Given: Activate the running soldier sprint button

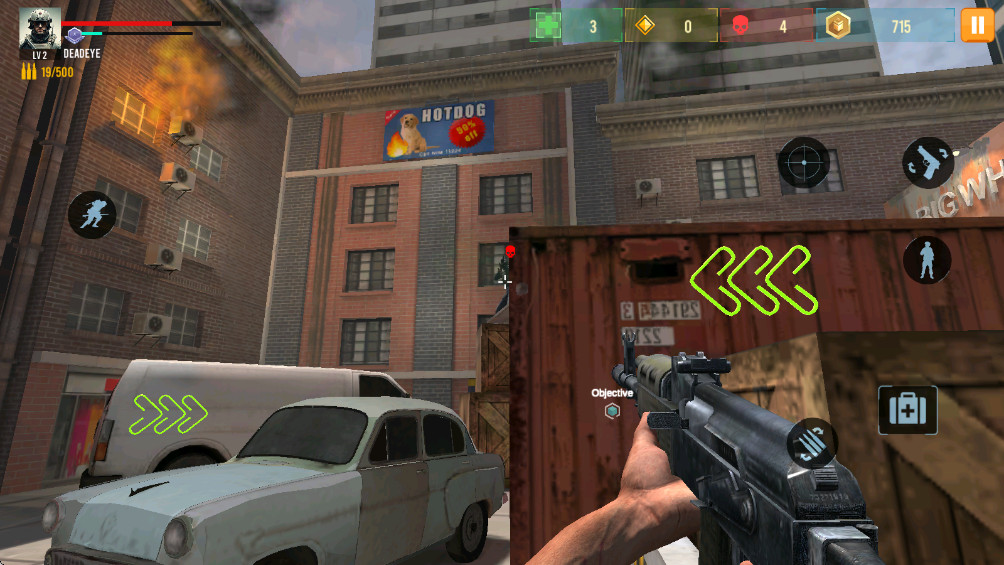Looking at the screenshot, I should pos(92,214).
